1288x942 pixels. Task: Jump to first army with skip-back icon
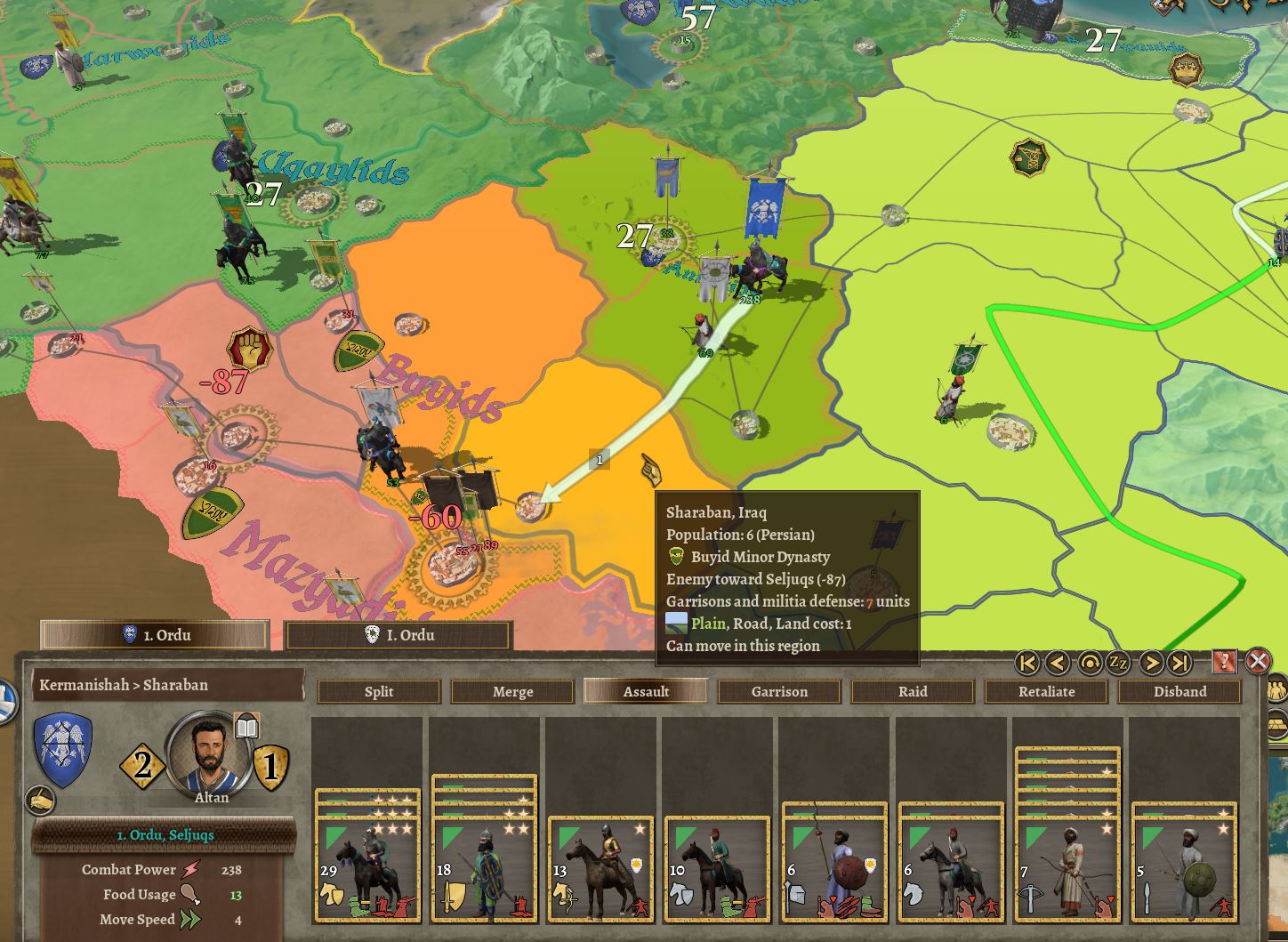coord(1028,662)
